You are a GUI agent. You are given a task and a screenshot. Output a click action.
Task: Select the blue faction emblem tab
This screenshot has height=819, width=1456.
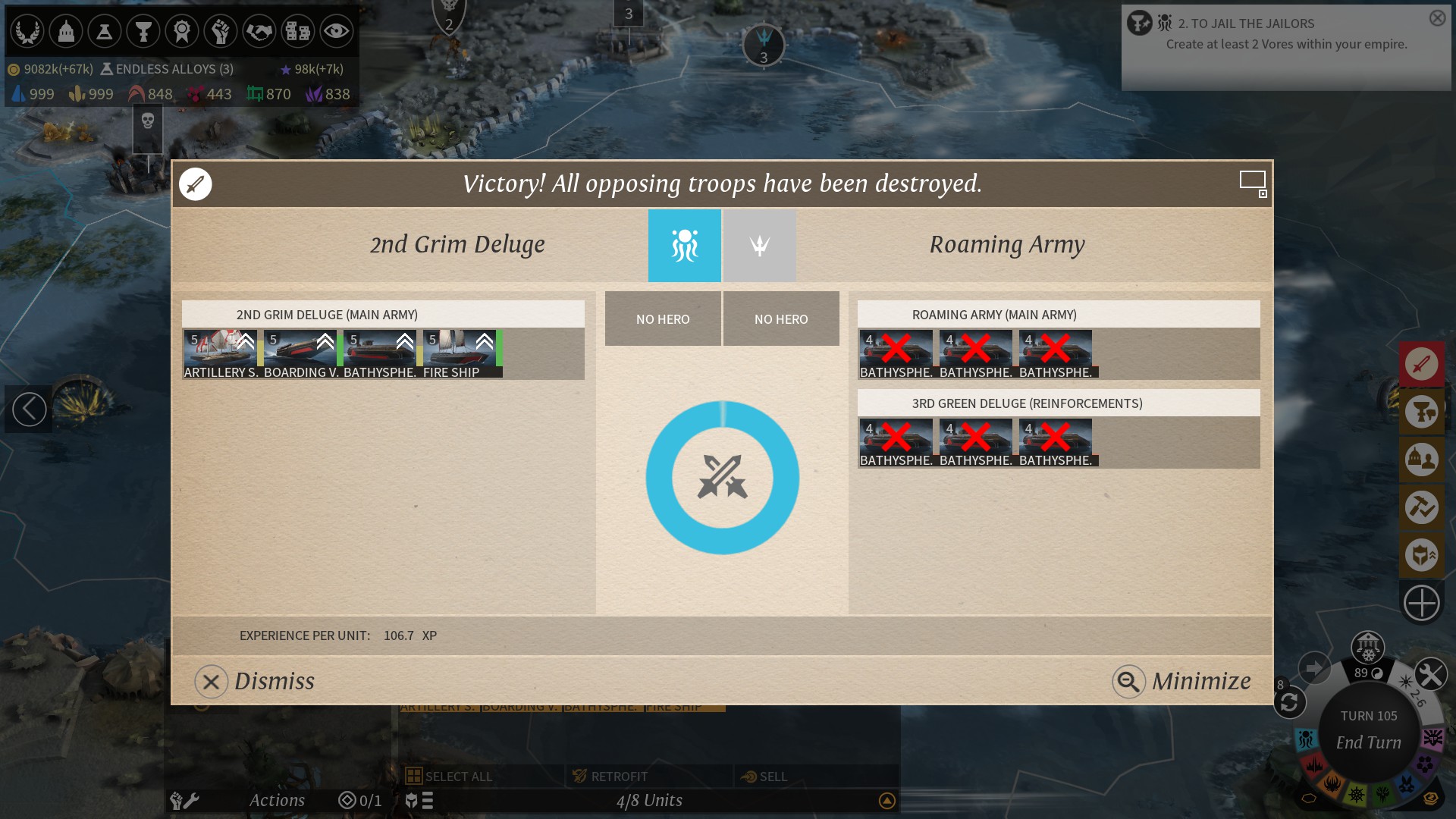pos(684,246)
